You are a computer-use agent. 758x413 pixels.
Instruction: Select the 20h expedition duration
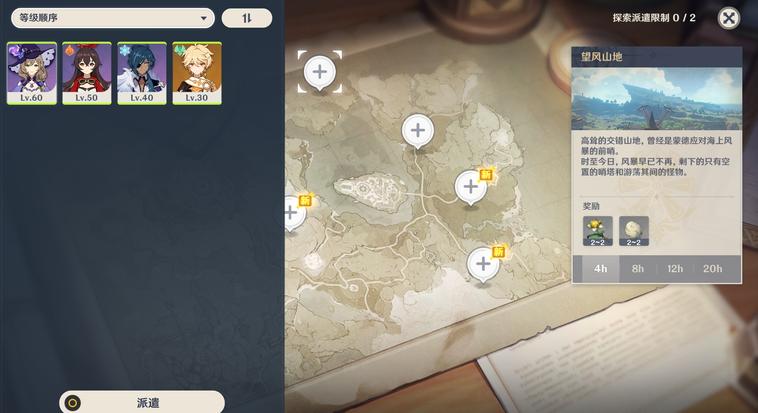pos(712,268)
